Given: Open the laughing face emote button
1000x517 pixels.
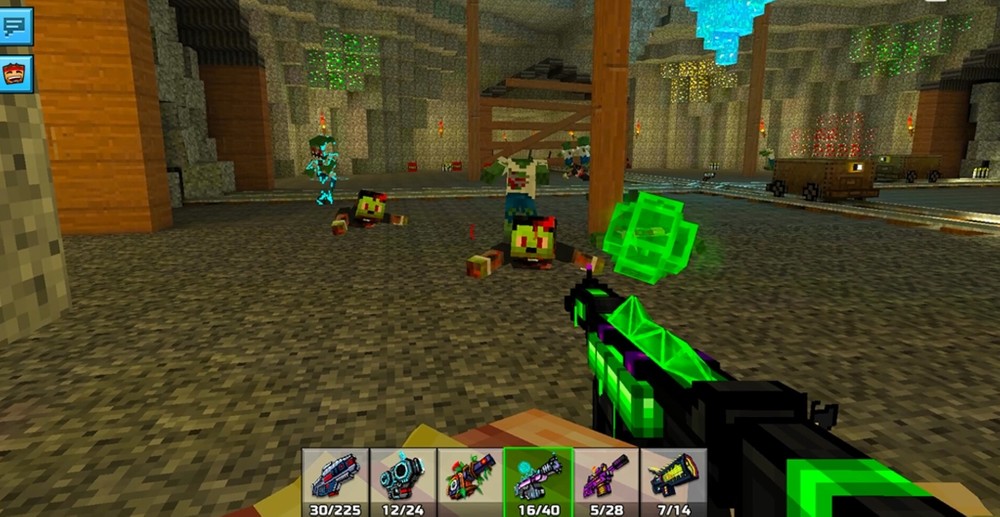Looking at the screenshot, I should [16, 74].
